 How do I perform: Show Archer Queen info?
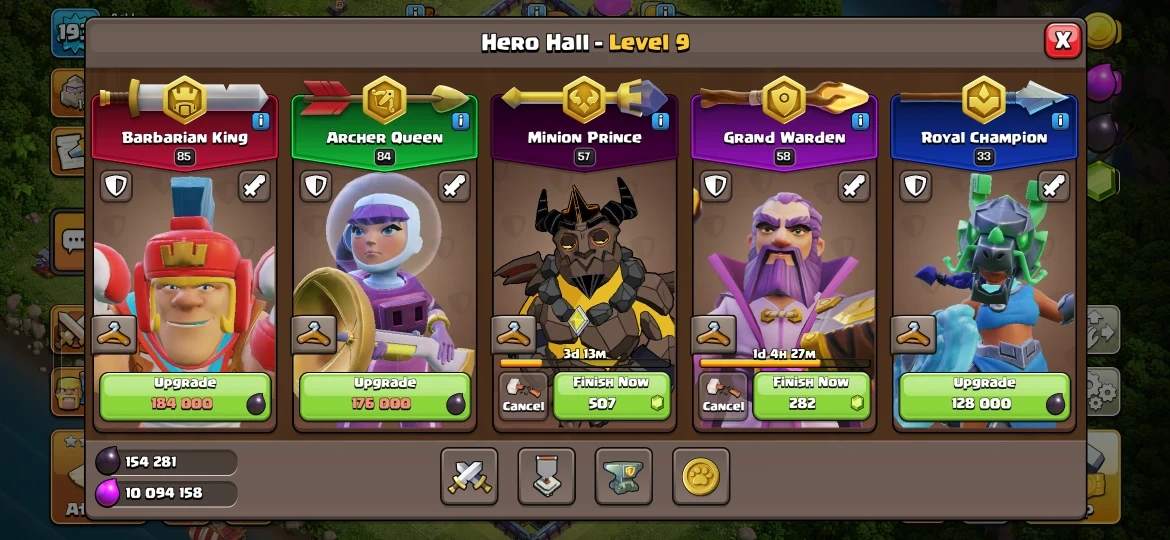click(460, 121)
